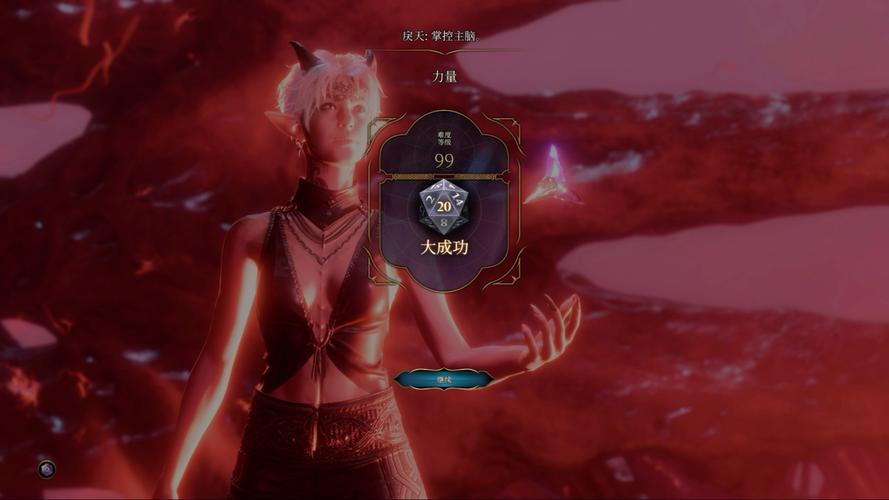889x500 pixels.
Task: Click the d20 die showing 20
Action: pyautogui.click(x=444, y=207)
